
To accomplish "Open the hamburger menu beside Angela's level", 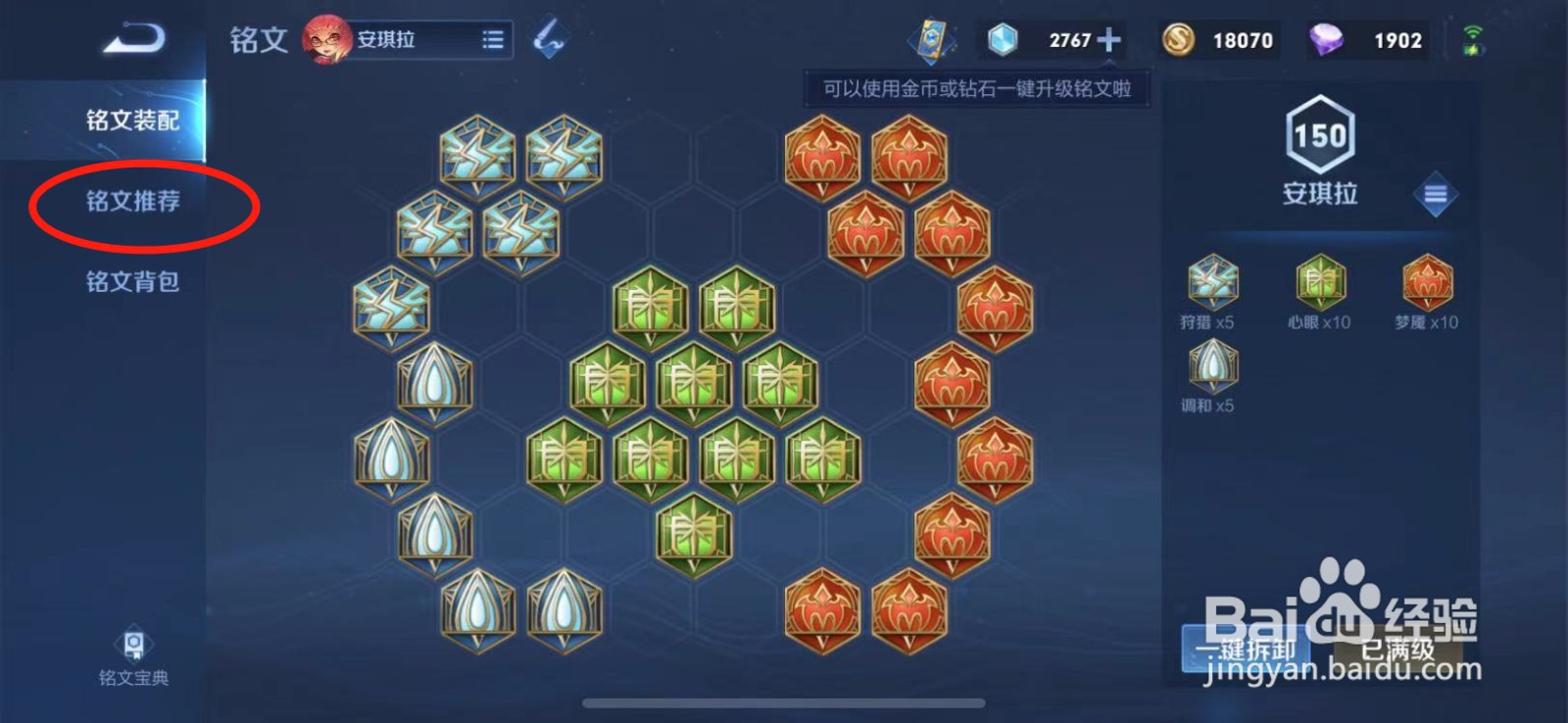I will pyautogui.click(x=1435, y=195).
